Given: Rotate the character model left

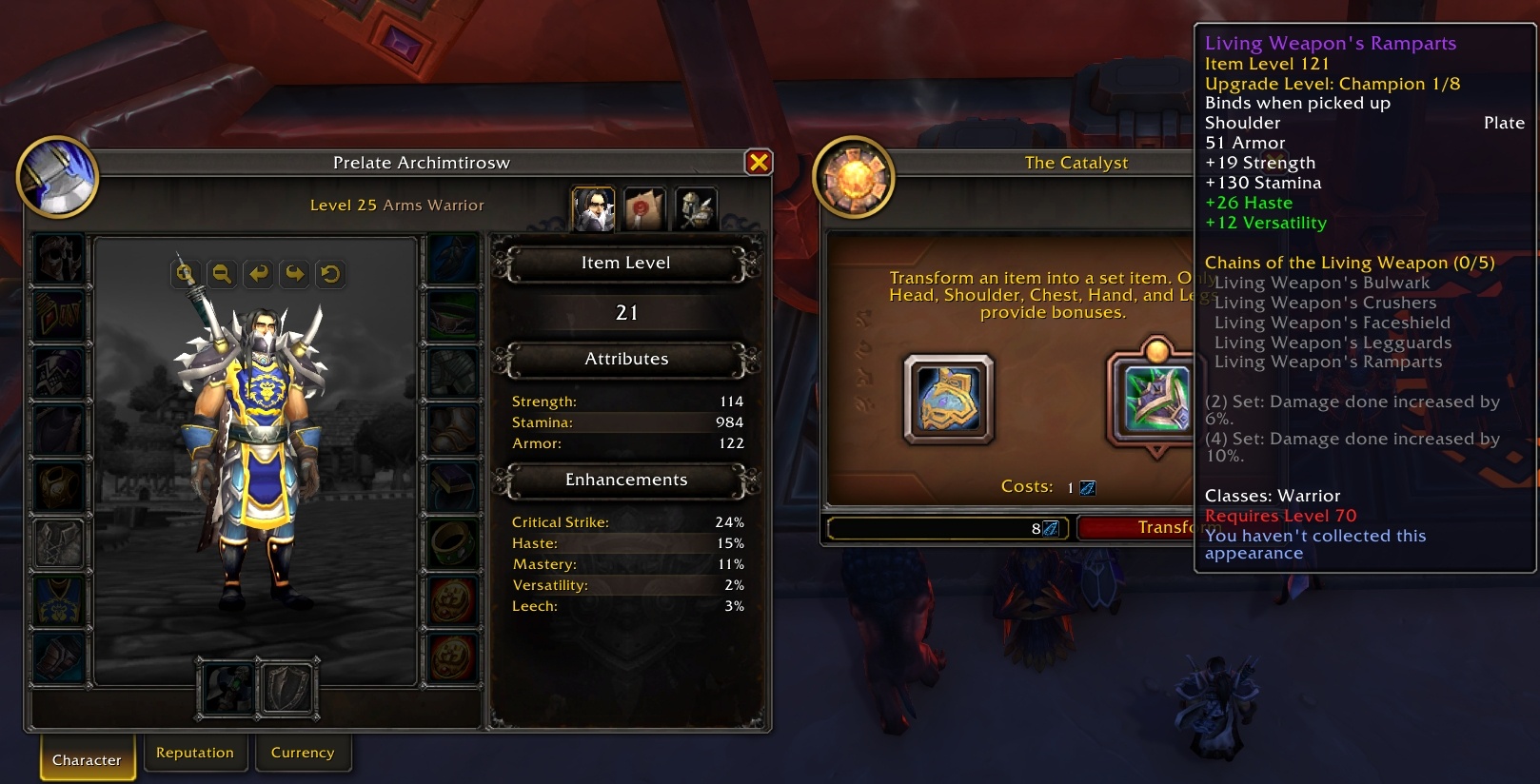Looking at the screenshot, I should (x=258, y=274).
